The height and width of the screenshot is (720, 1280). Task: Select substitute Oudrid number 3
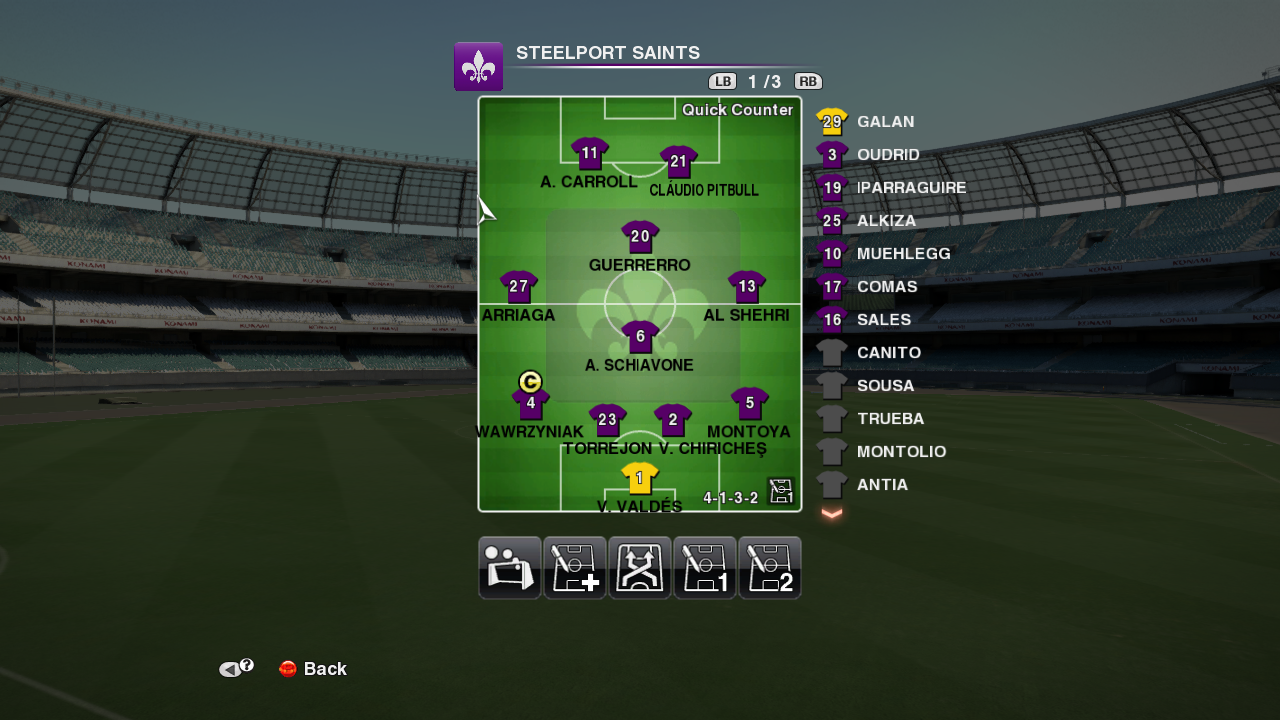coord(887,155)
